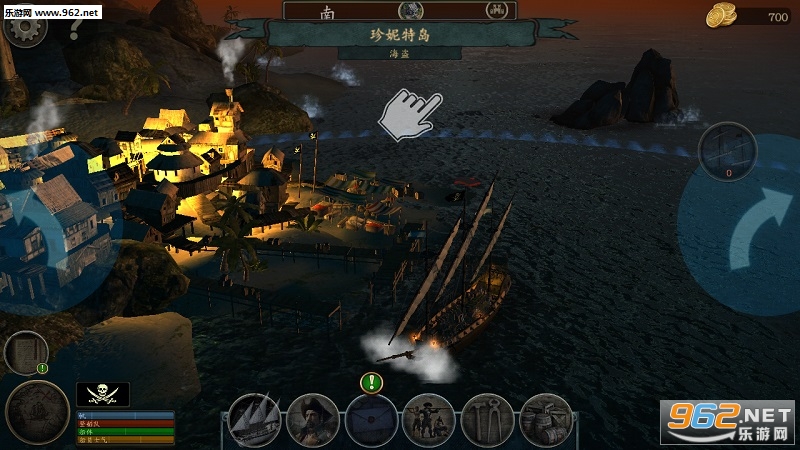Open the captain portrait screen
Screen dimensions: 800x450
(312, 420)
